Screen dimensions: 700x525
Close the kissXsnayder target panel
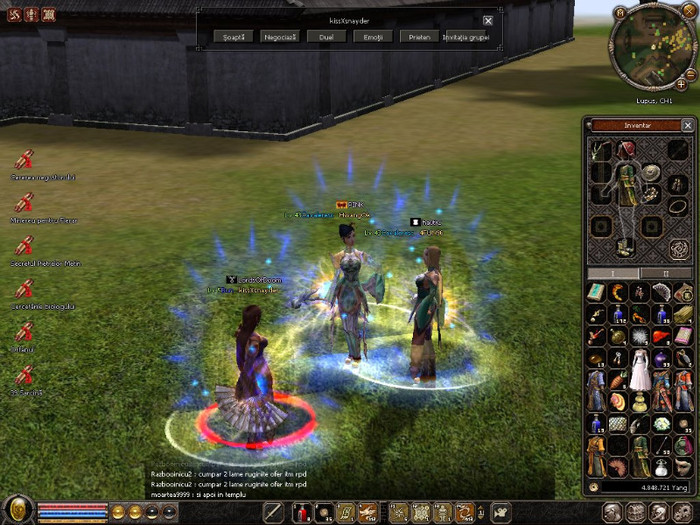[x=488, y=20]
